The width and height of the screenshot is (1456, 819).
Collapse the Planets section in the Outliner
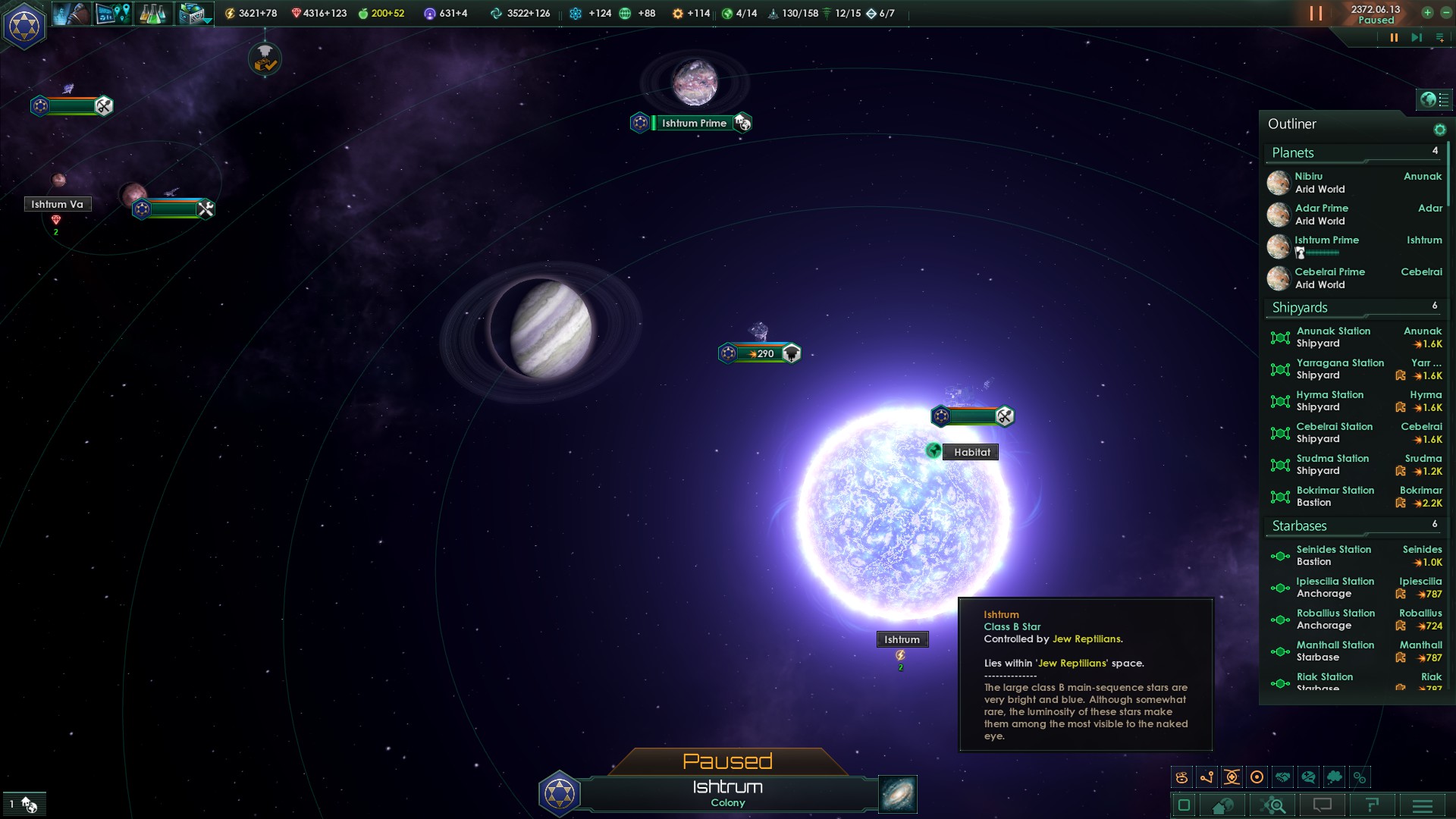point(1294,152)
